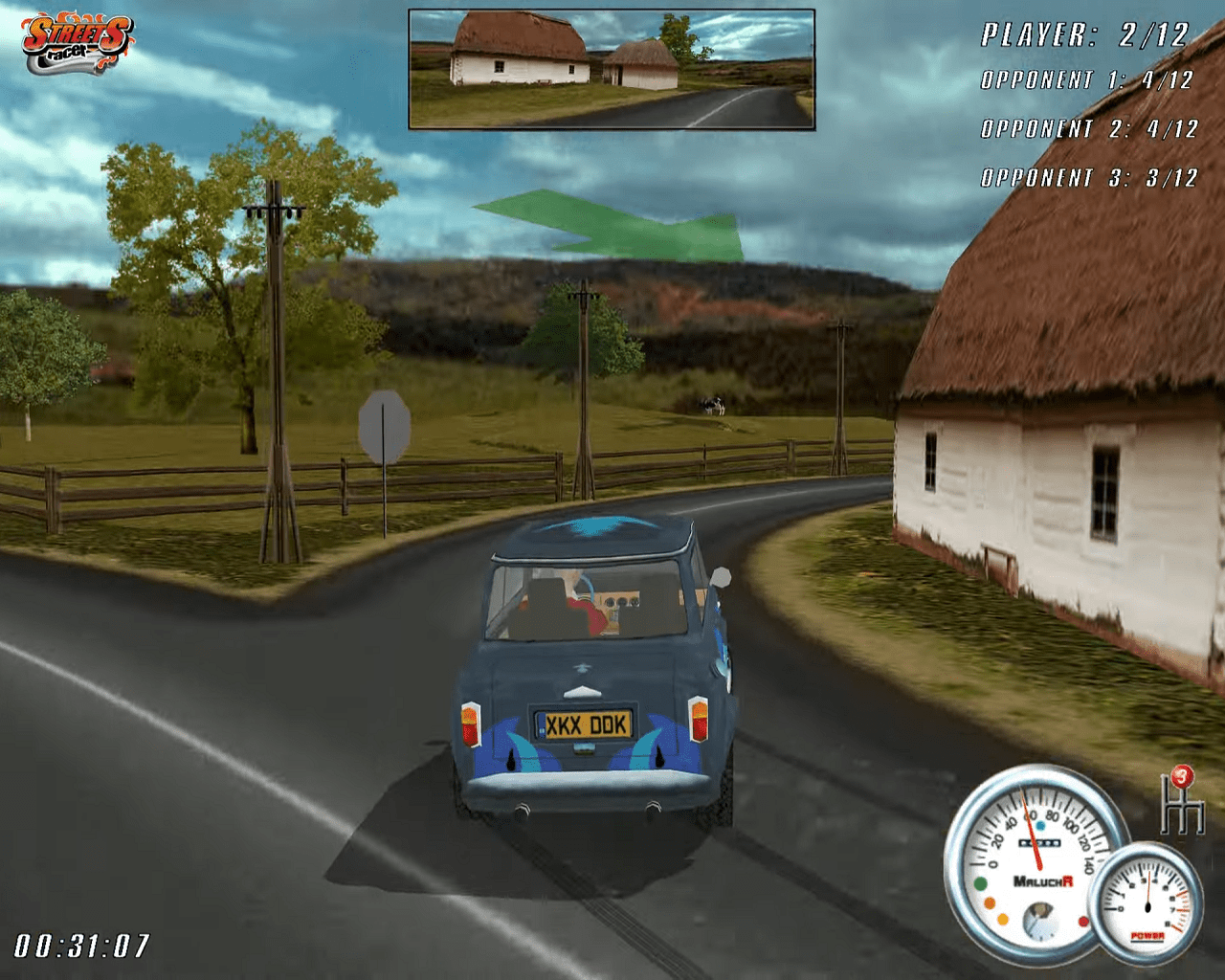
Task: Click the rear-view mirror display
Action: coord(612,69)
